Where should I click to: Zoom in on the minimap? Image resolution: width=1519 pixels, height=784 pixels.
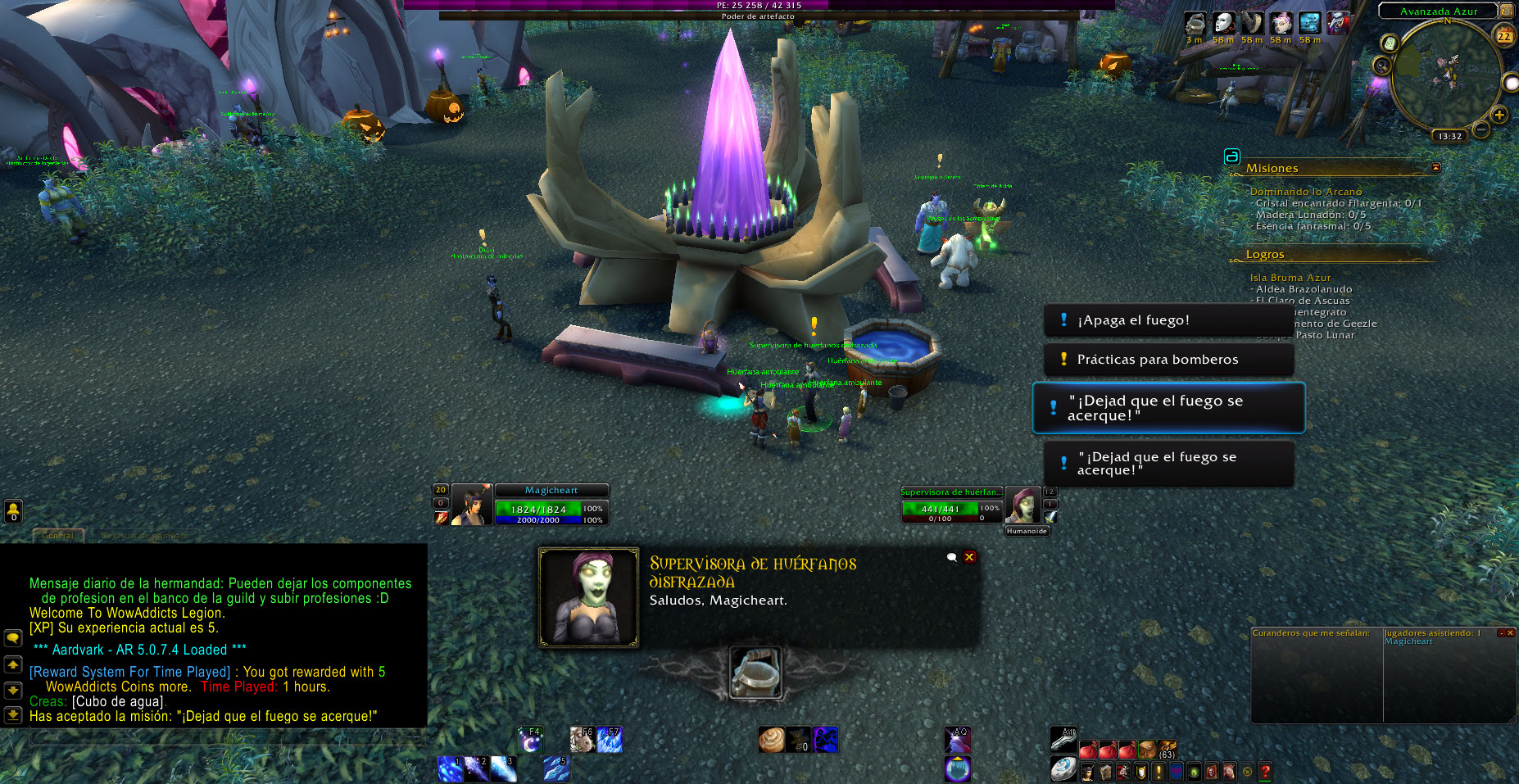point(1499,116)
